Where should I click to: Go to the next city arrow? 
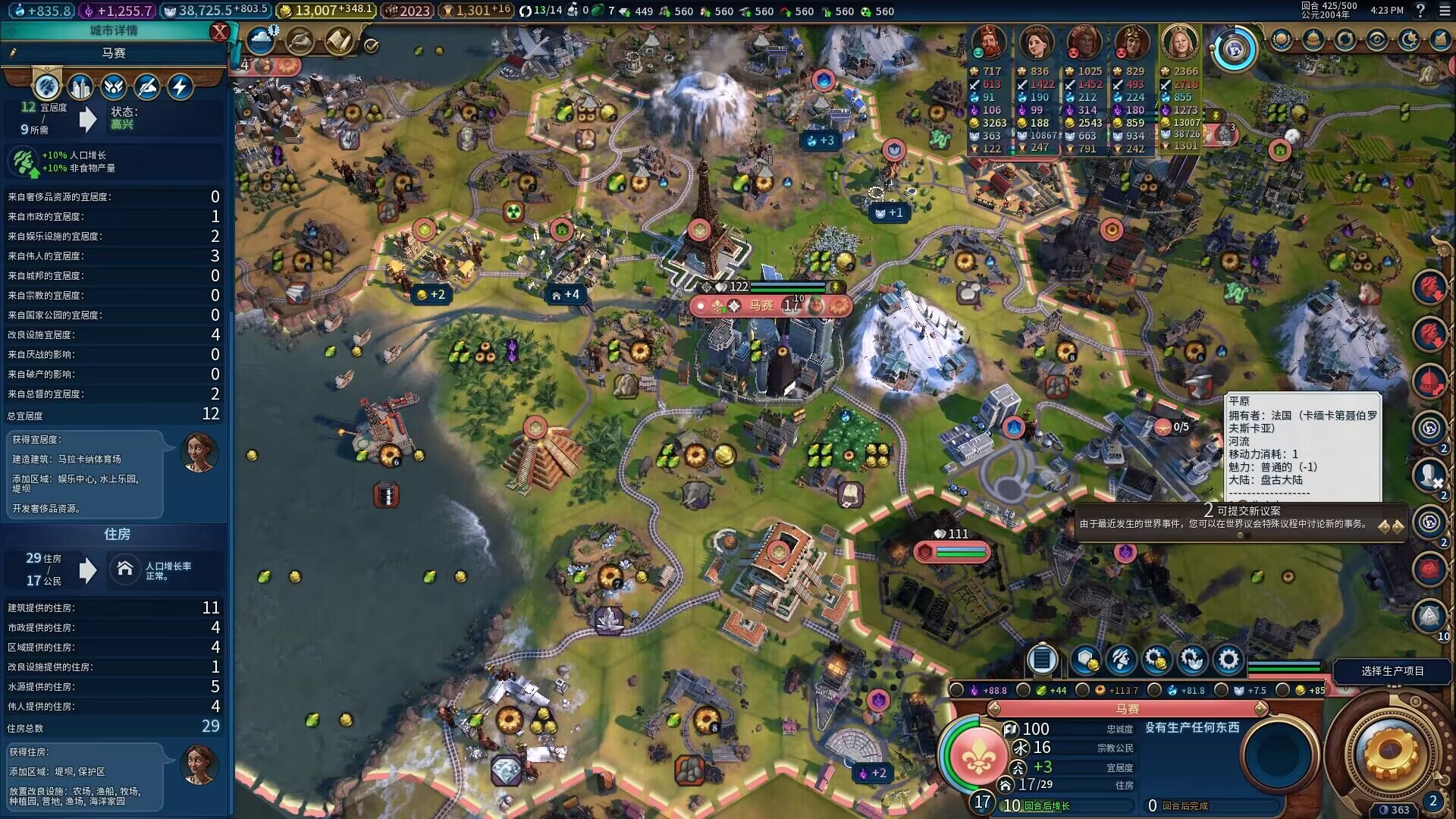tap(1261, 709)
